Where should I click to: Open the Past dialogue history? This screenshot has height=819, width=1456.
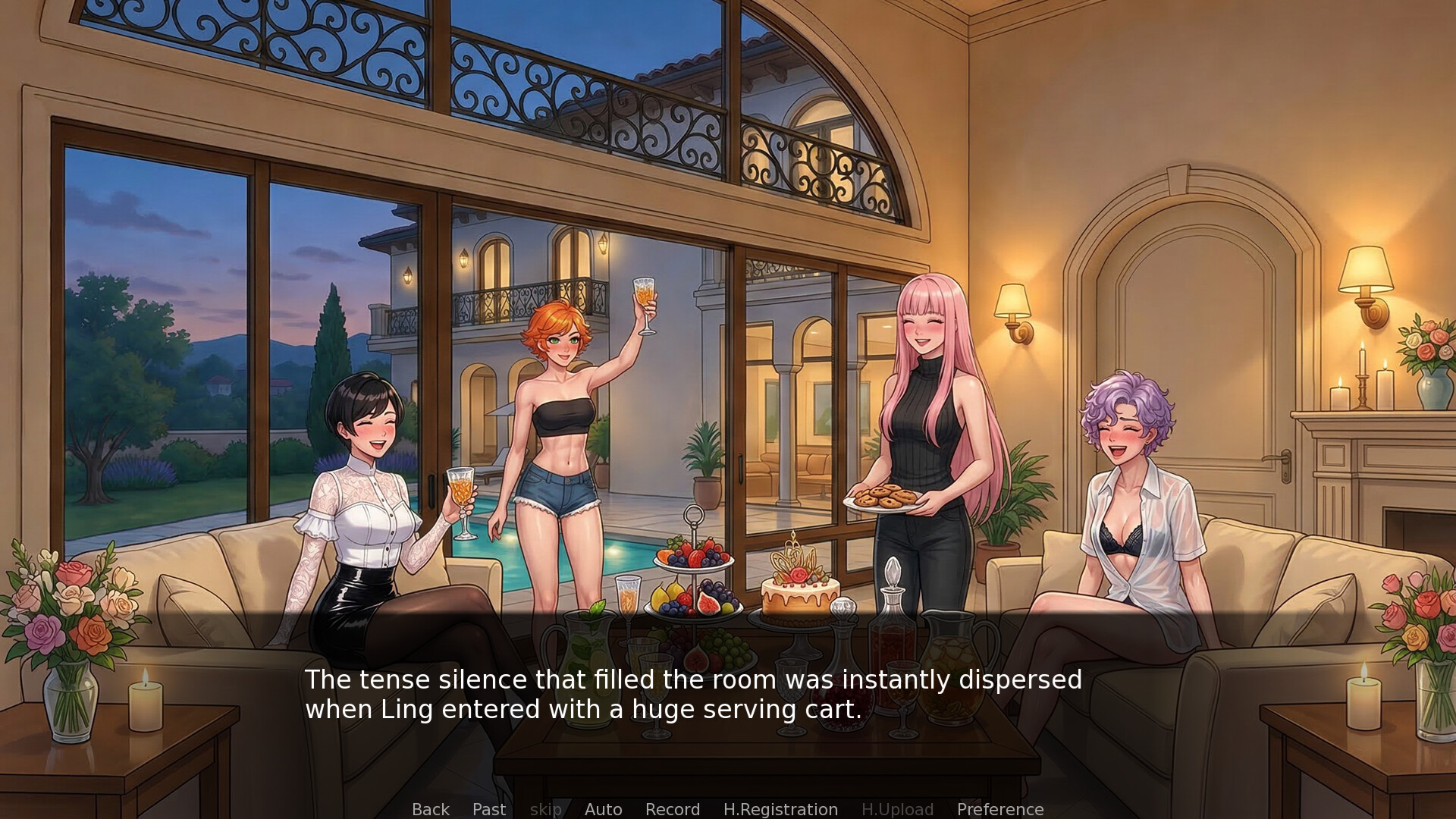point(488,809)
